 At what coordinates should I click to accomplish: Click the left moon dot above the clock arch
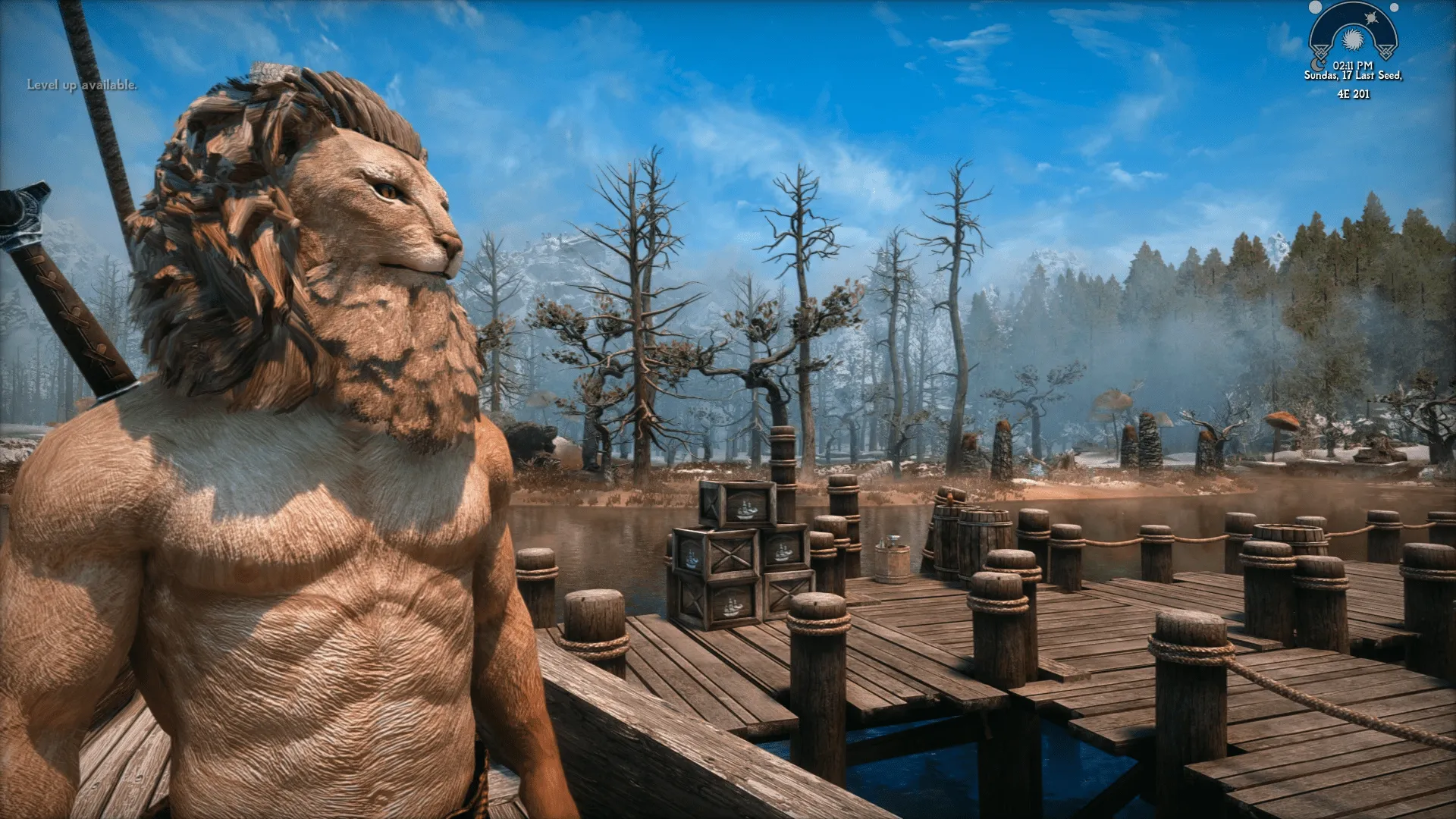pyautogui.click(x=1314, y=7)
